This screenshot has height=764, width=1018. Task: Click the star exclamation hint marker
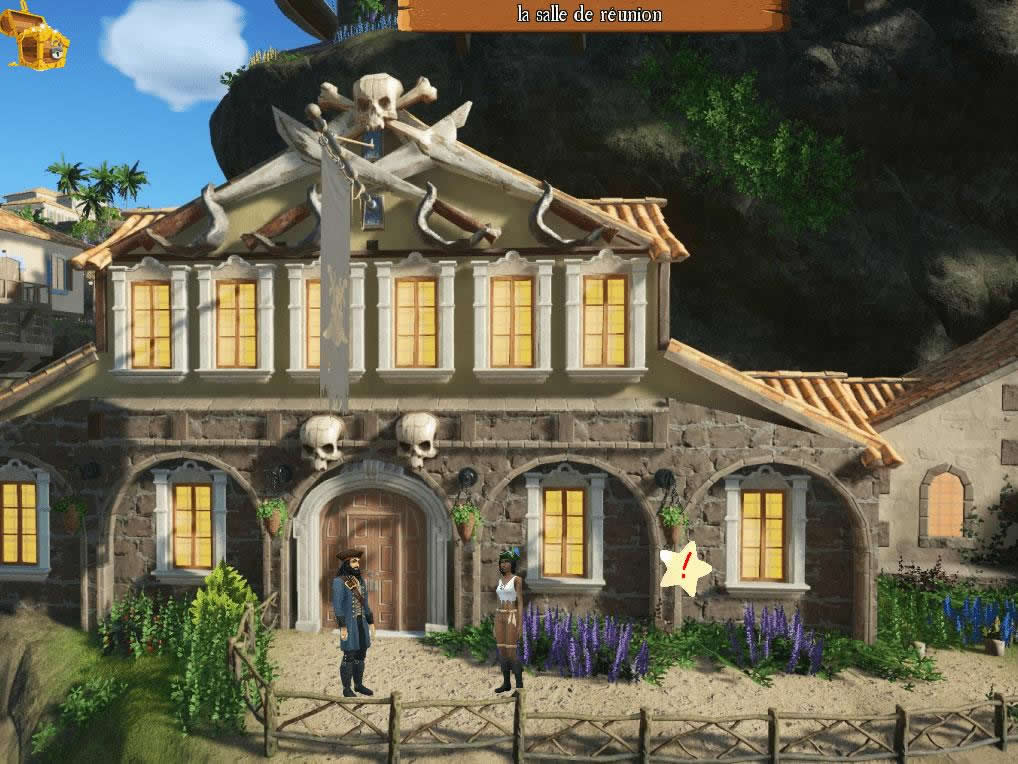(685, 569)
